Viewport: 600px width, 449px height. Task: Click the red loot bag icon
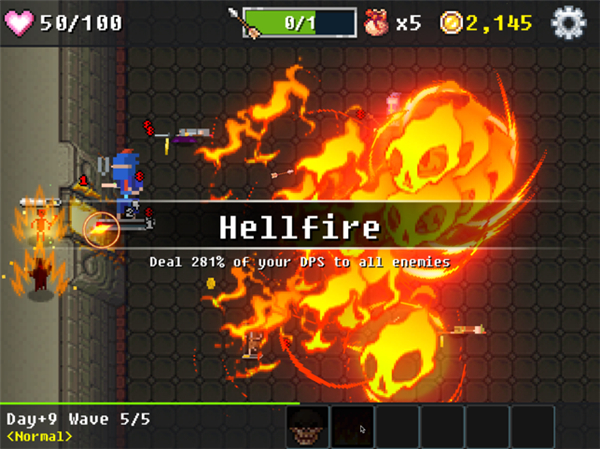[377, 21]
